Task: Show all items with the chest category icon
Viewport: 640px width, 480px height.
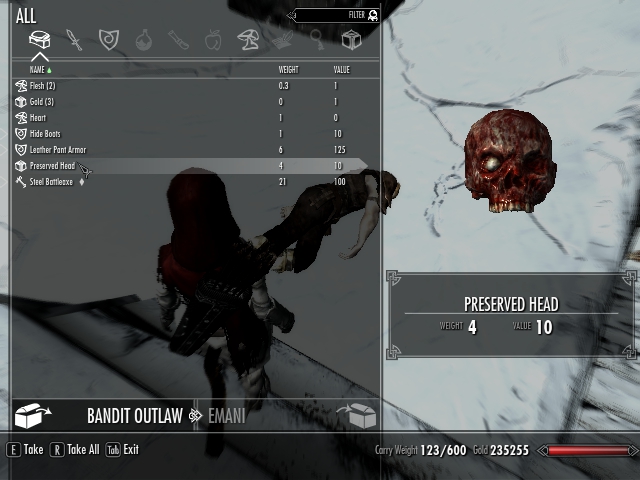Action: [x=39, y=40]
